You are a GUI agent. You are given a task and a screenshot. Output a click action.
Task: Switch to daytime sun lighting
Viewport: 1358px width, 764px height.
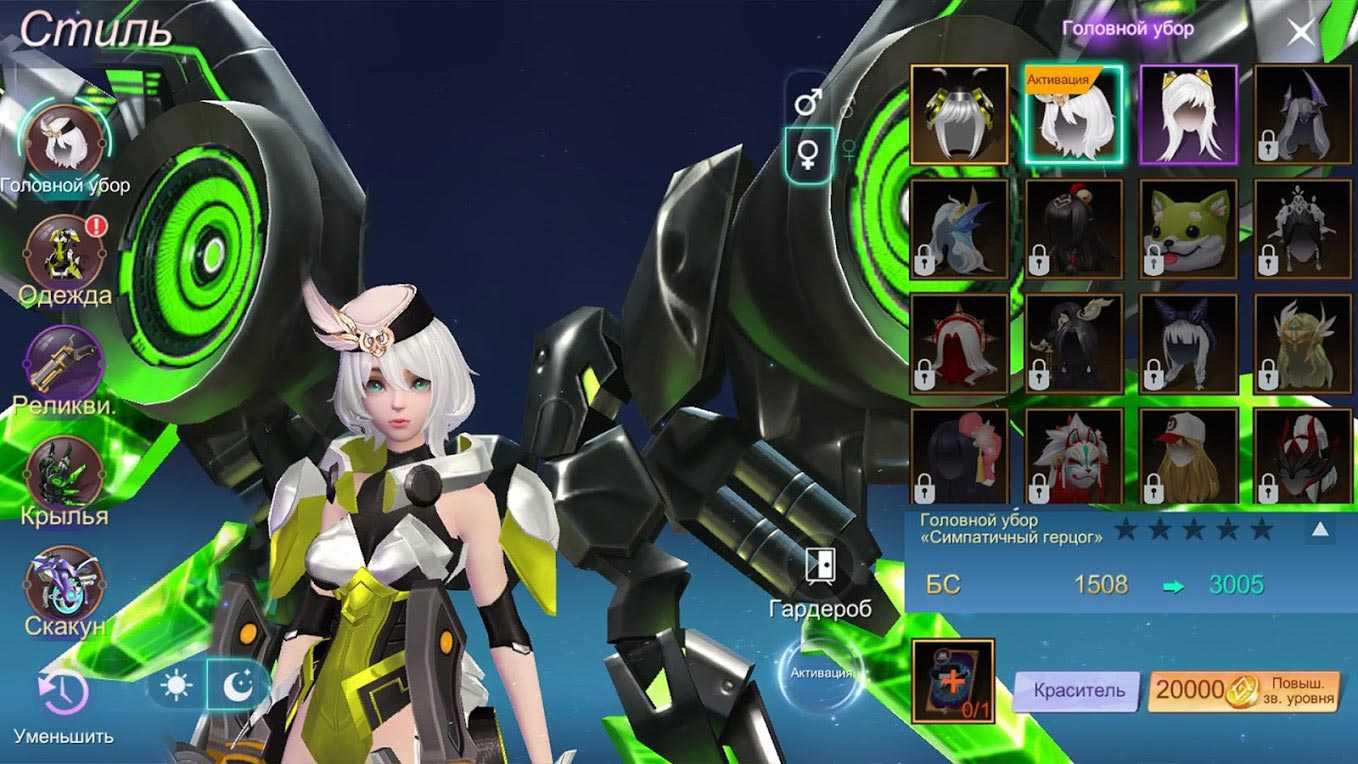click(x=177, y=686)
